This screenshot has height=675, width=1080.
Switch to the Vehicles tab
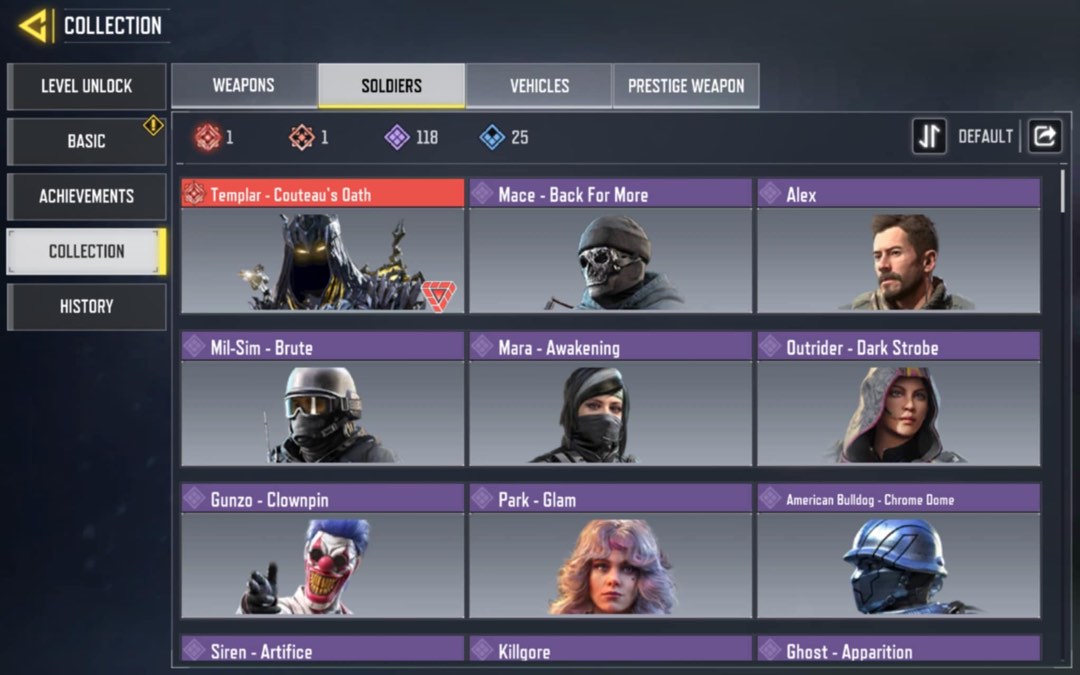539,86
